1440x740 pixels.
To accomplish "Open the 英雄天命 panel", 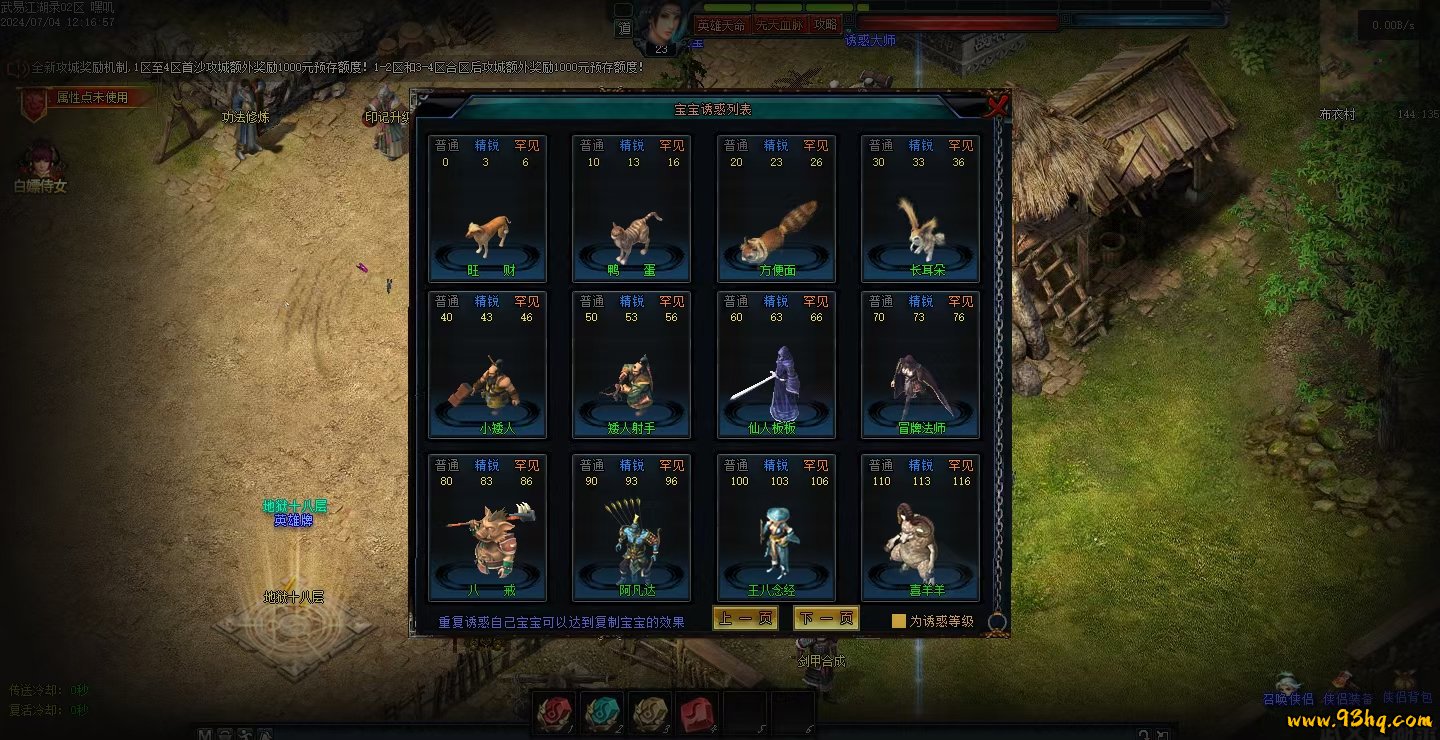I will point(721,25).
